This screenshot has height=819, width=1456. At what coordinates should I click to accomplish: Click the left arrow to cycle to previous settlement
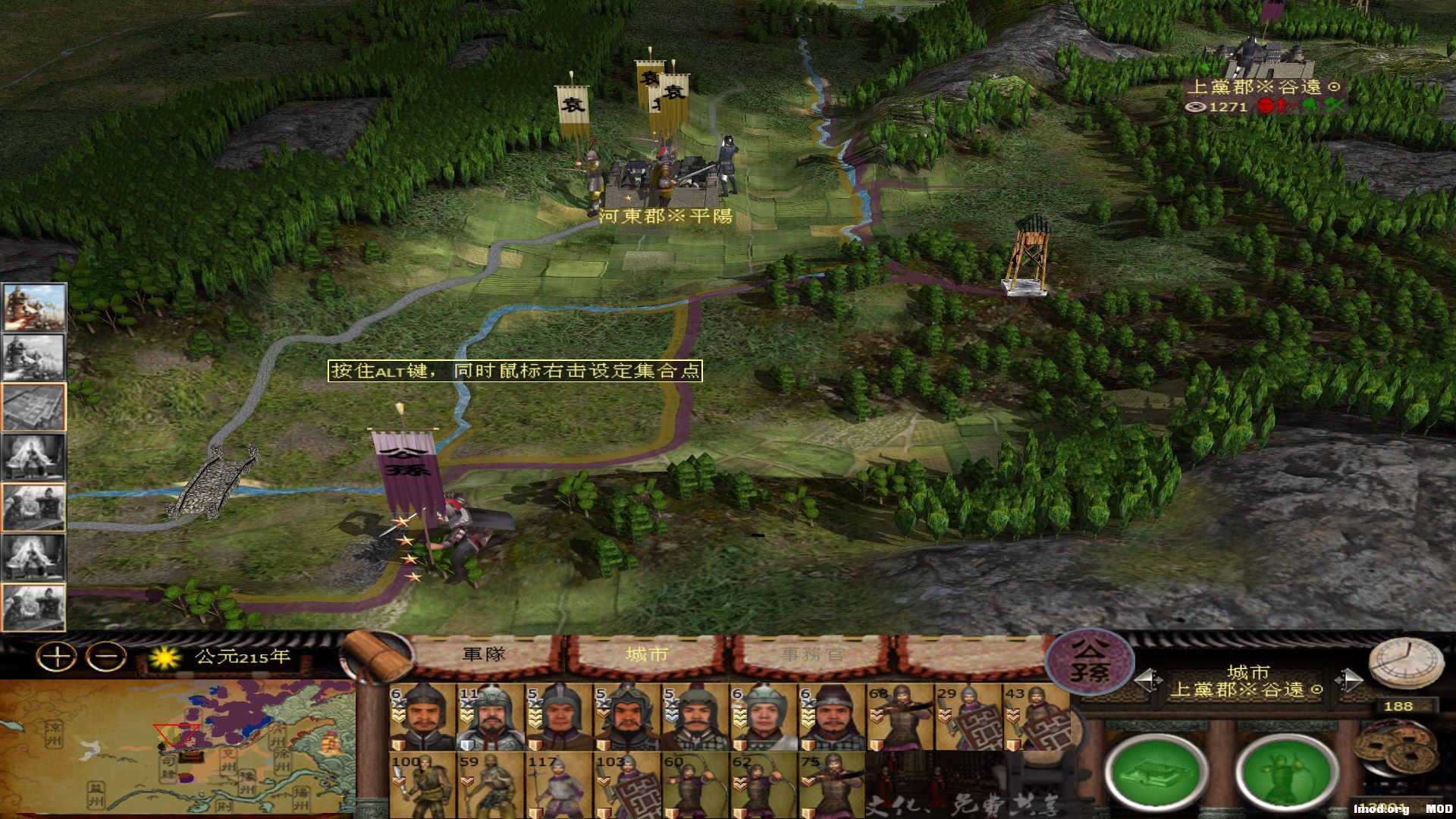pos(1144,679)
